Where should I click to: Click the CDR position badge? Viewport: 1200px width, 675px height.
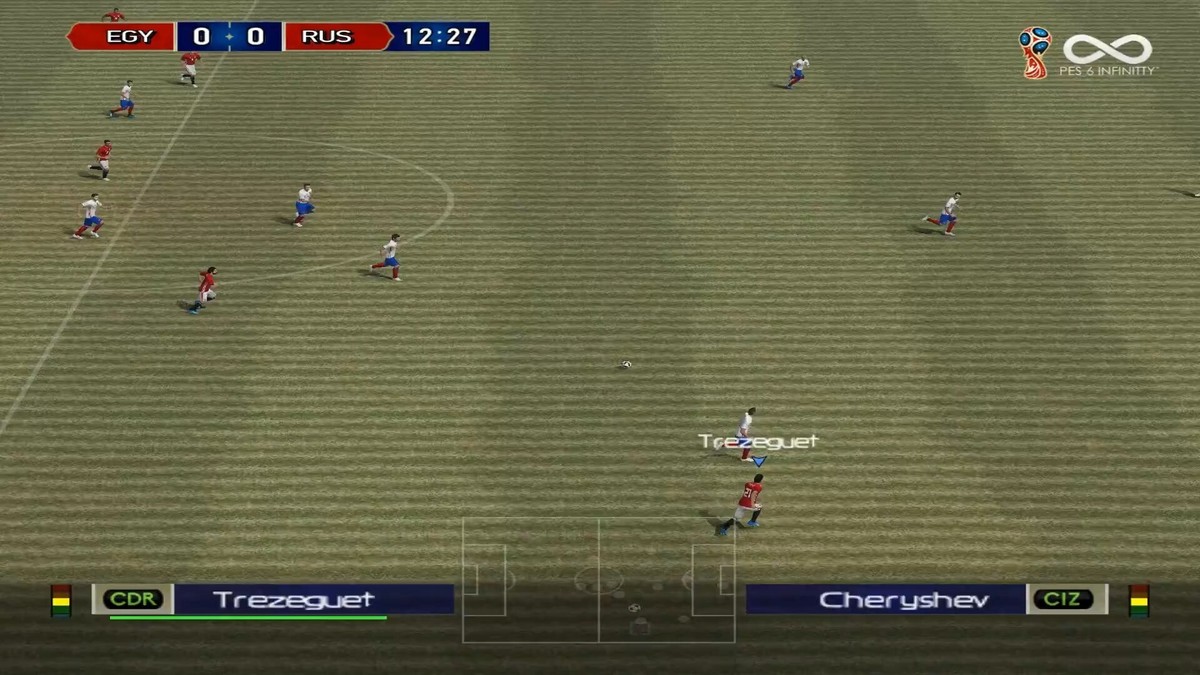133,599
